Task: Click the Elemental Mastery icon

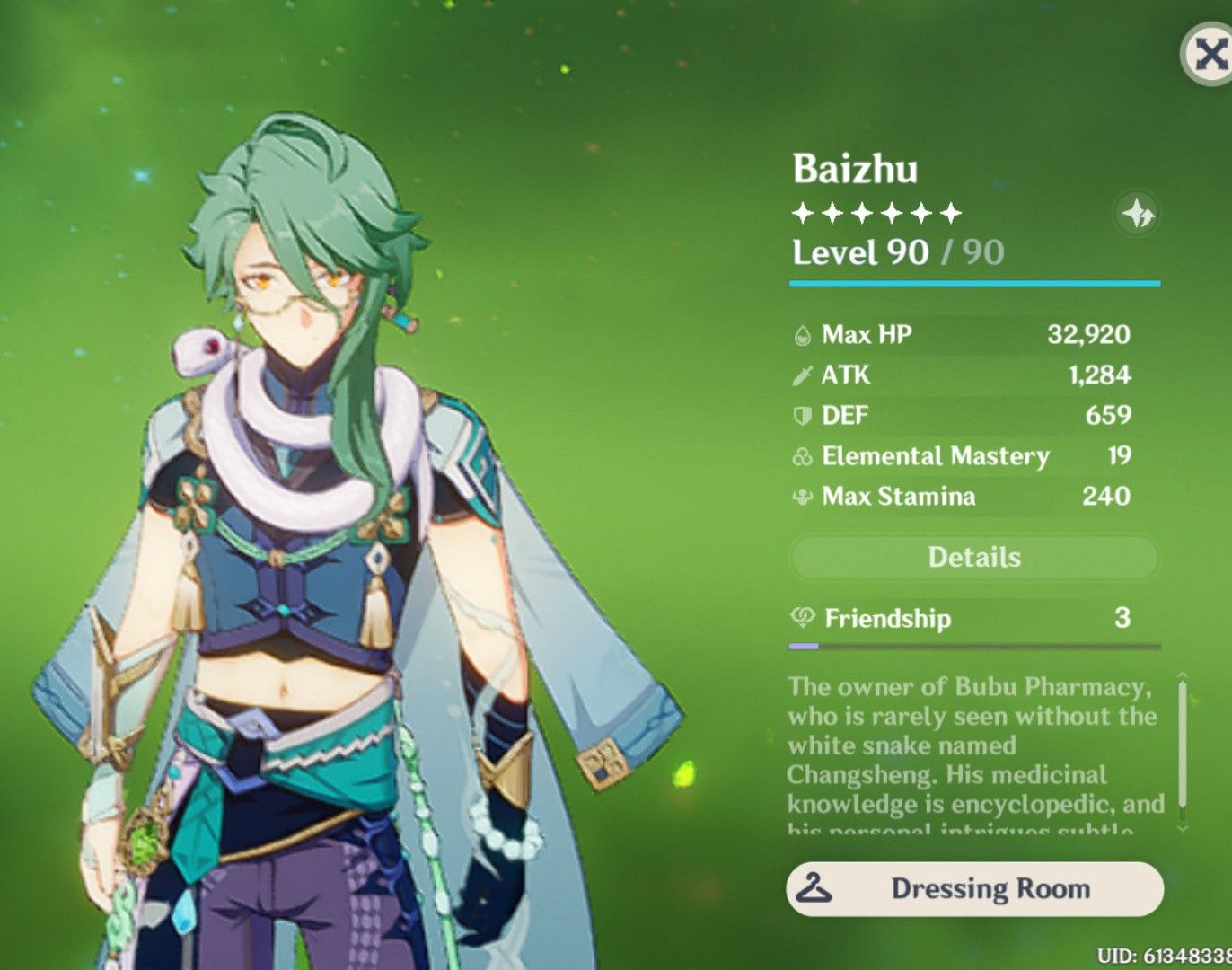Action: (x=802, y=456)
